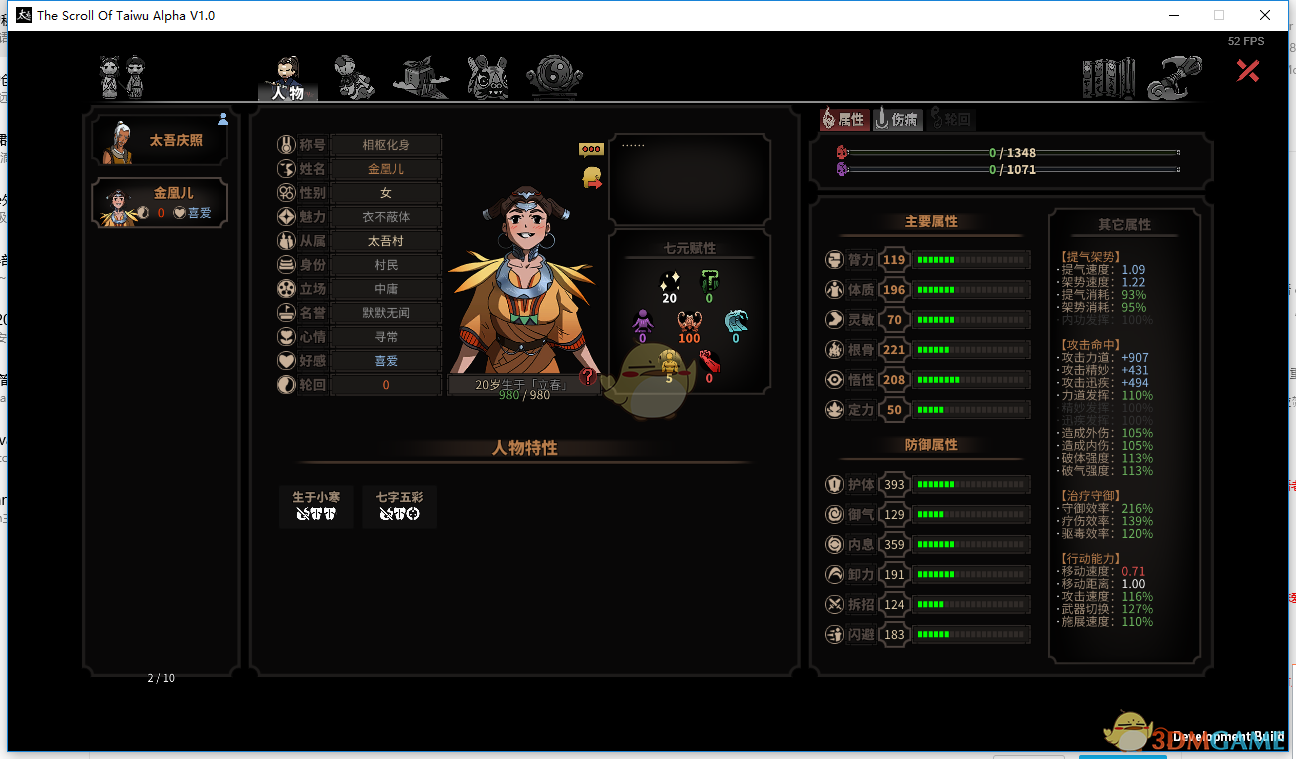Click the purple element icon in 七元赋性 panel
1296x759 pixels.
click(643, 322)
